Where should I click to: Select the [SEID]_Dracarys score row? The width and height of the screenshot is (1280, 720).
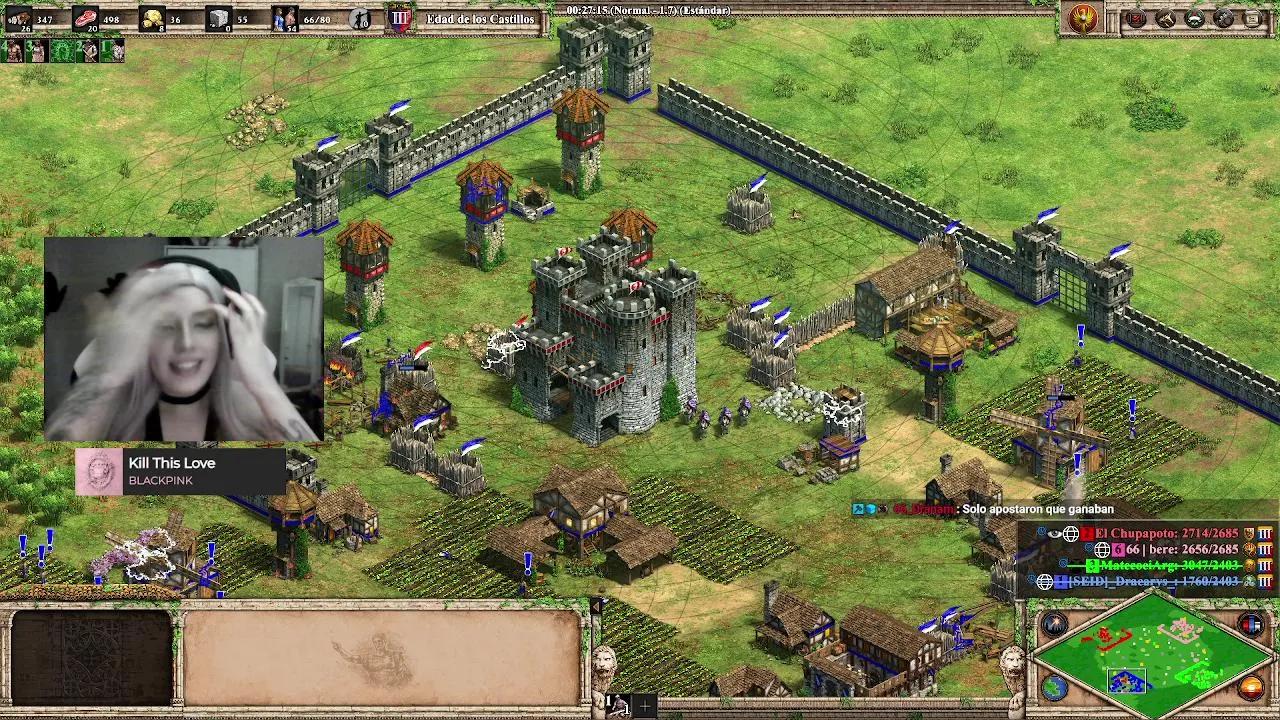1150,581
